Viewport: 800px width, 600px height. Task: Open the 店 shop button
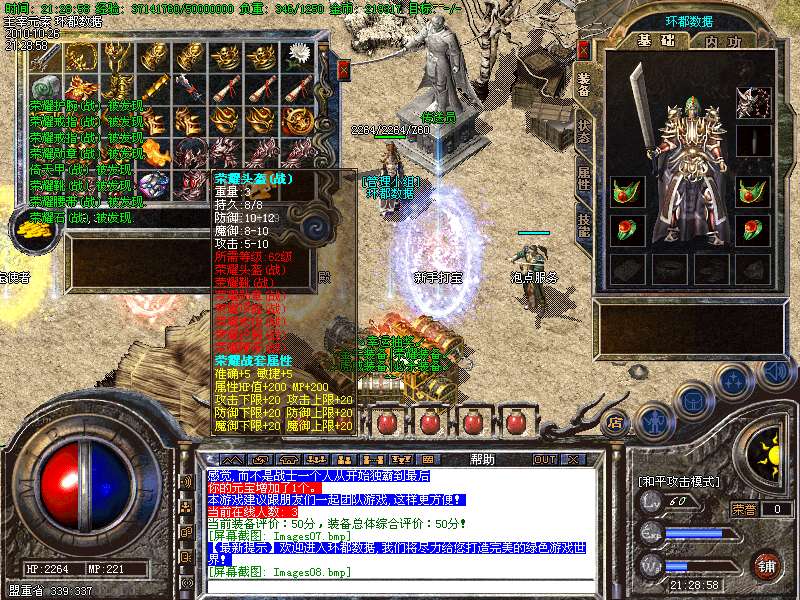(617, 422)
